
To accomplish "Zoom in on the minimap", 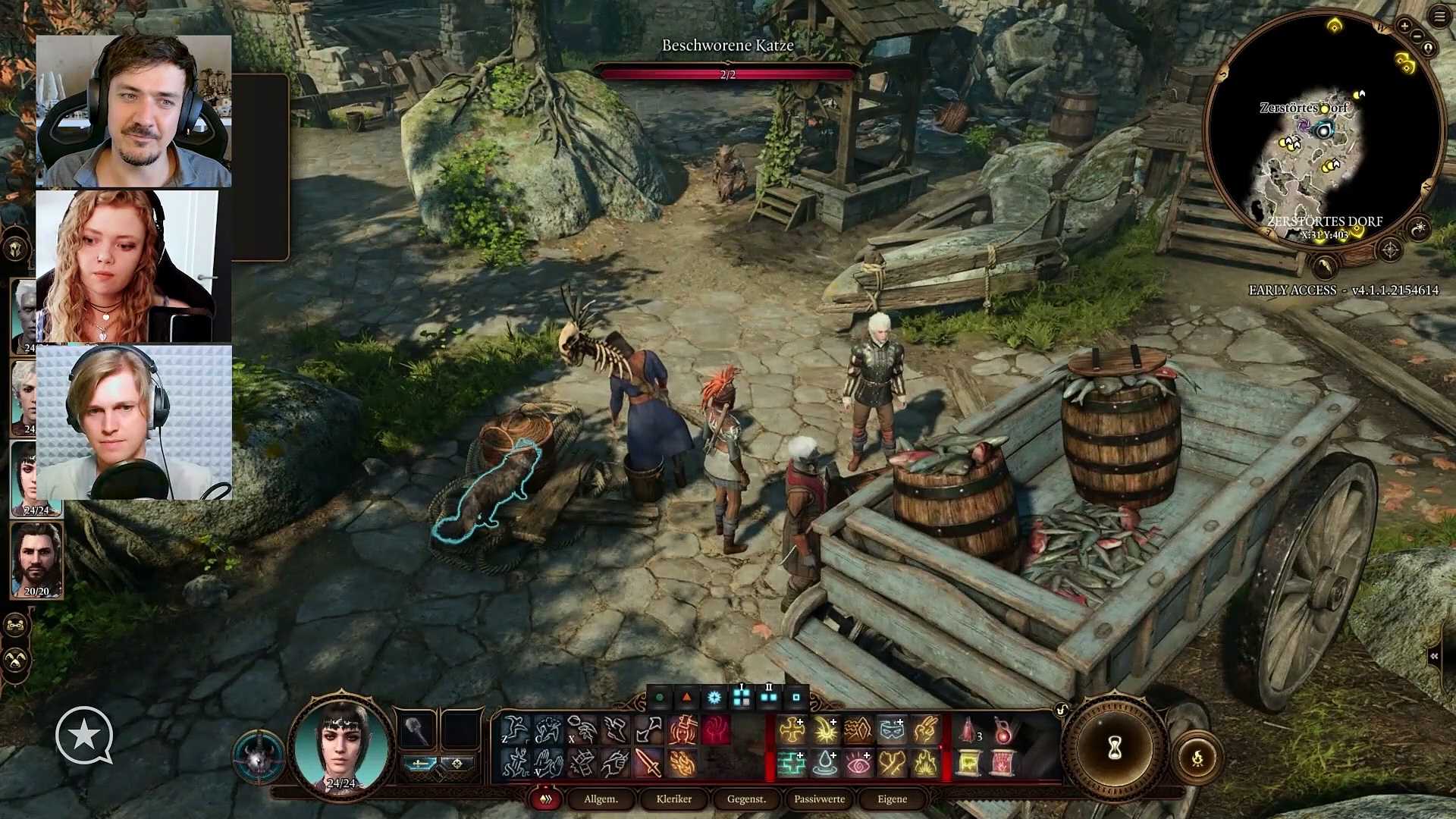I will pyautogui.click(x=1404, y=26).
